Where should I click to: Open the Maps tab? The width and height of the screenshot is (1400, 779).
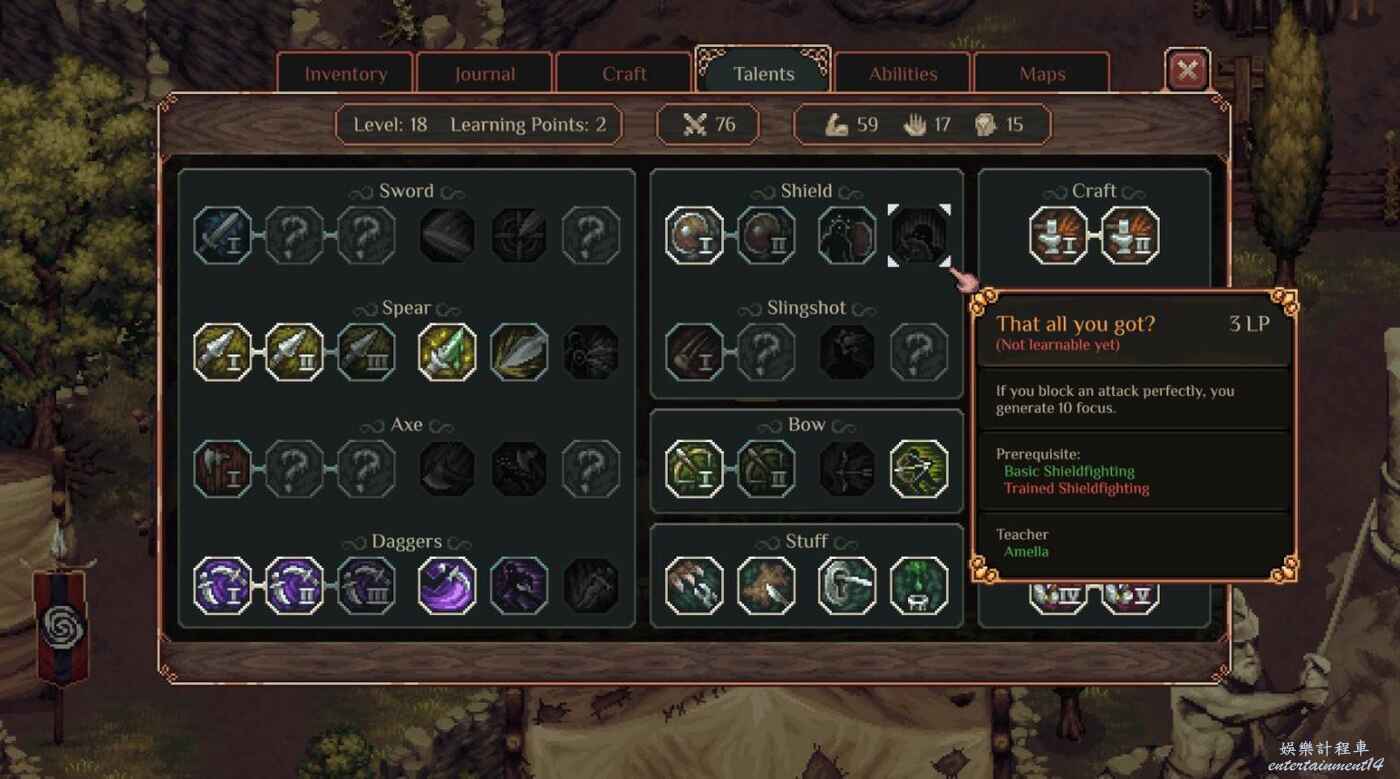(x=1042, y=74)
